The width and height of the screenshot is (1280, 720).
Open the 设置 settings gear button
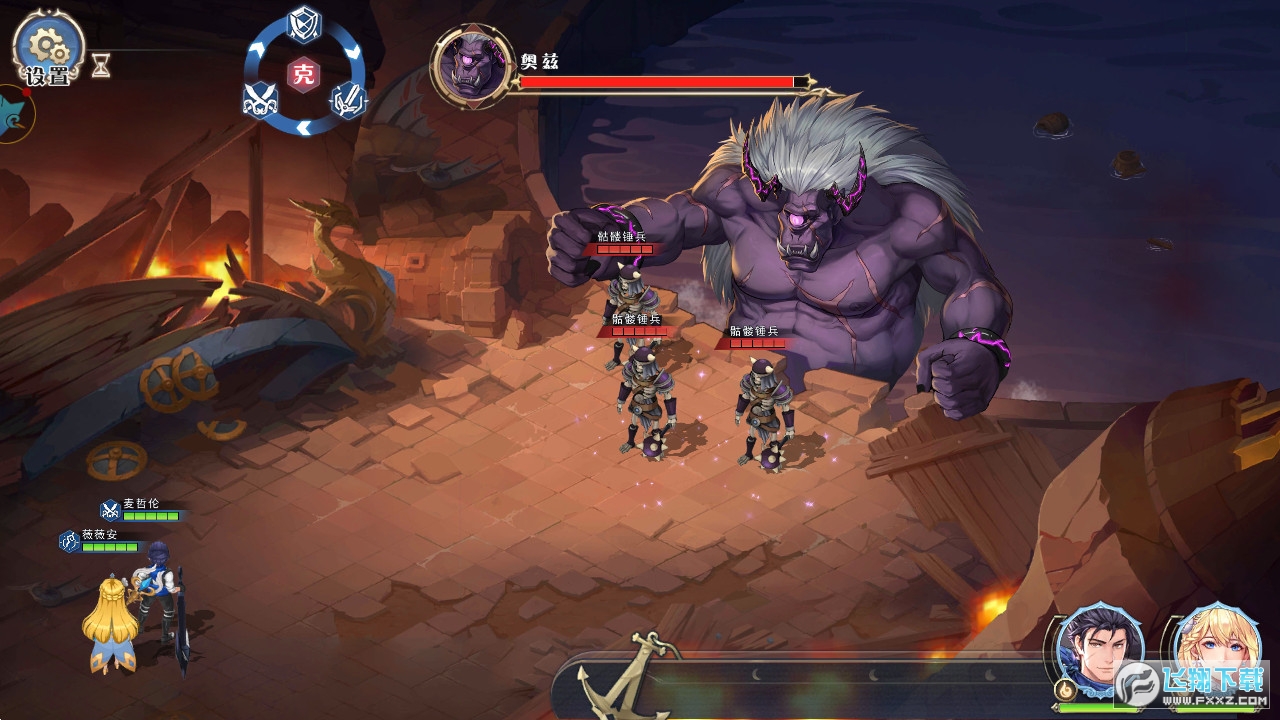pos(47,50)
